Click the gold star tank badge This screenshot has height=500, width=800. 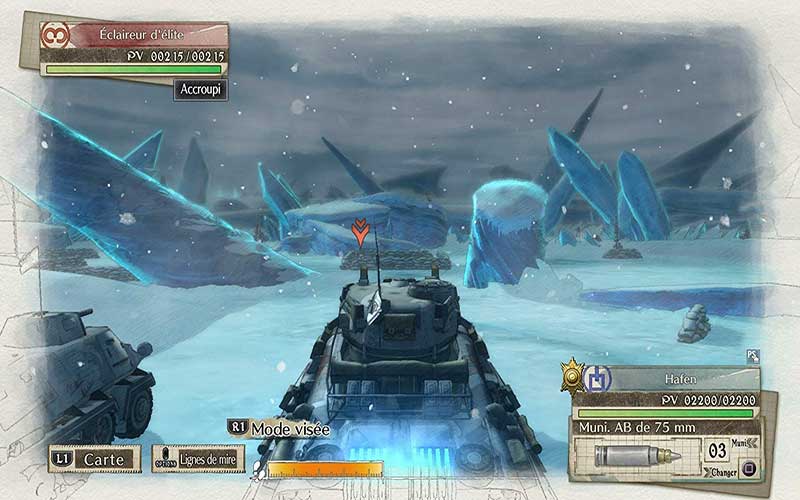pos(573,376)
